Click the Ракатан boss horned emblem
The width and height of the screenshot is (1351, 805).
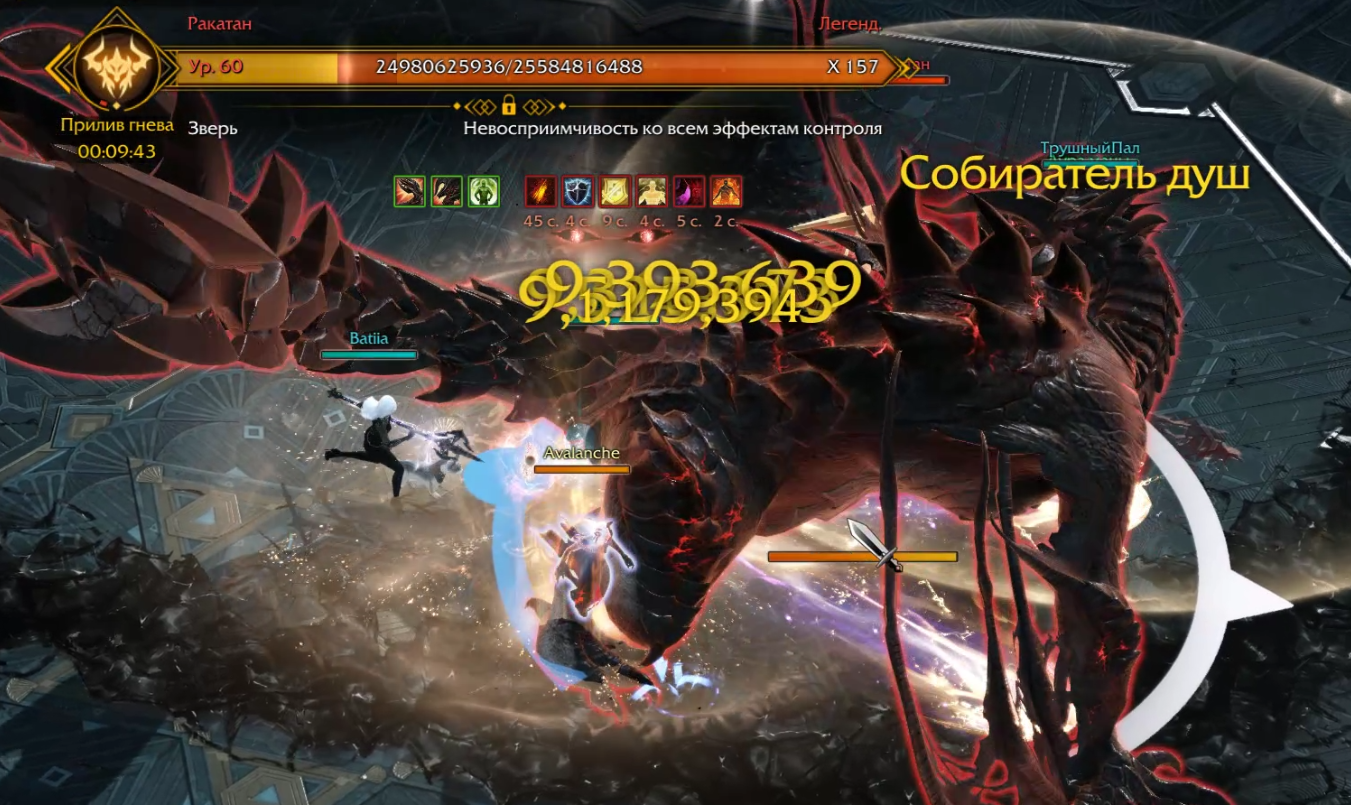[118, 67]
